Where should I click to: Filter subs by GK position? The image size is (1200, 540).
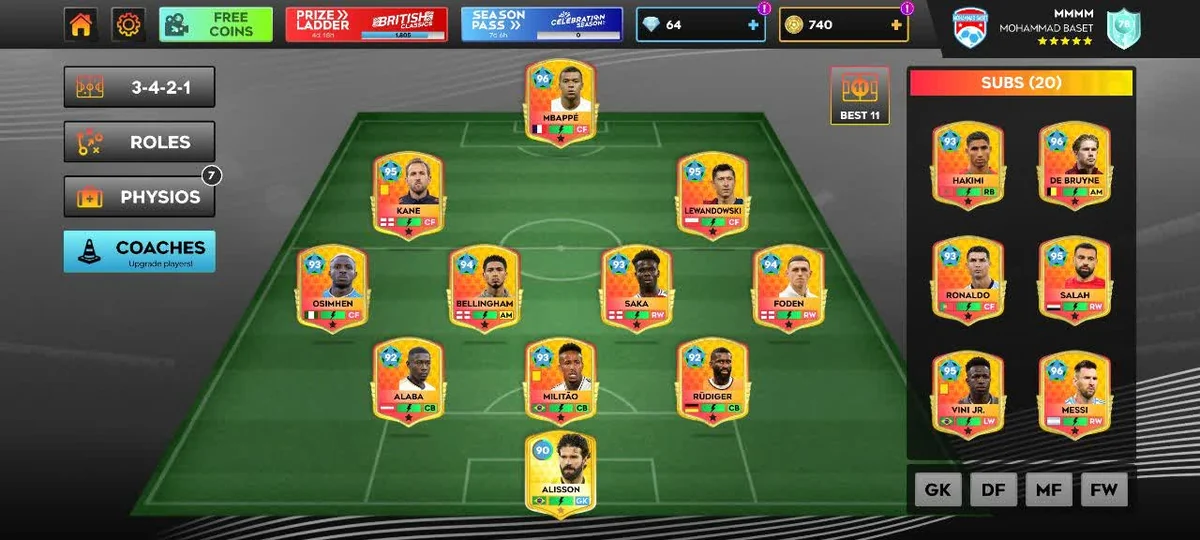coord(937,490)
